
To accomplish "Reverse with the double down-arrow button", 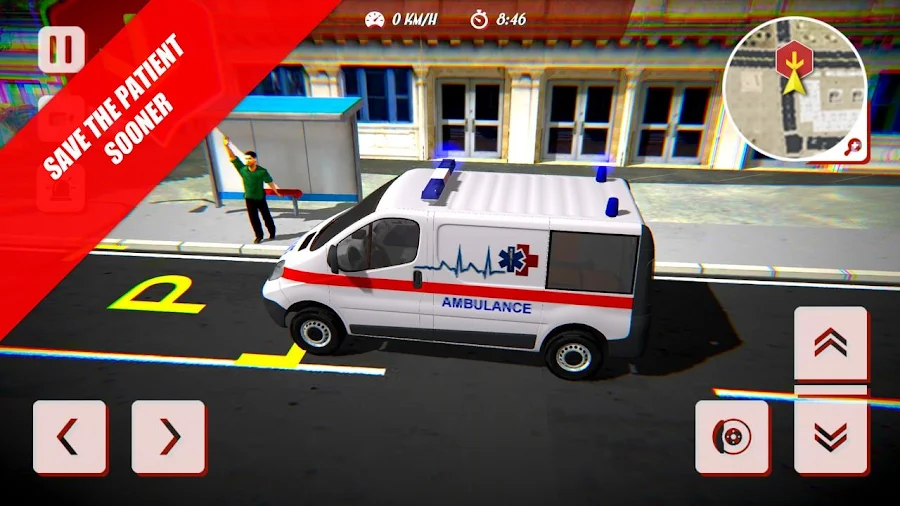I will pos(830,436).
